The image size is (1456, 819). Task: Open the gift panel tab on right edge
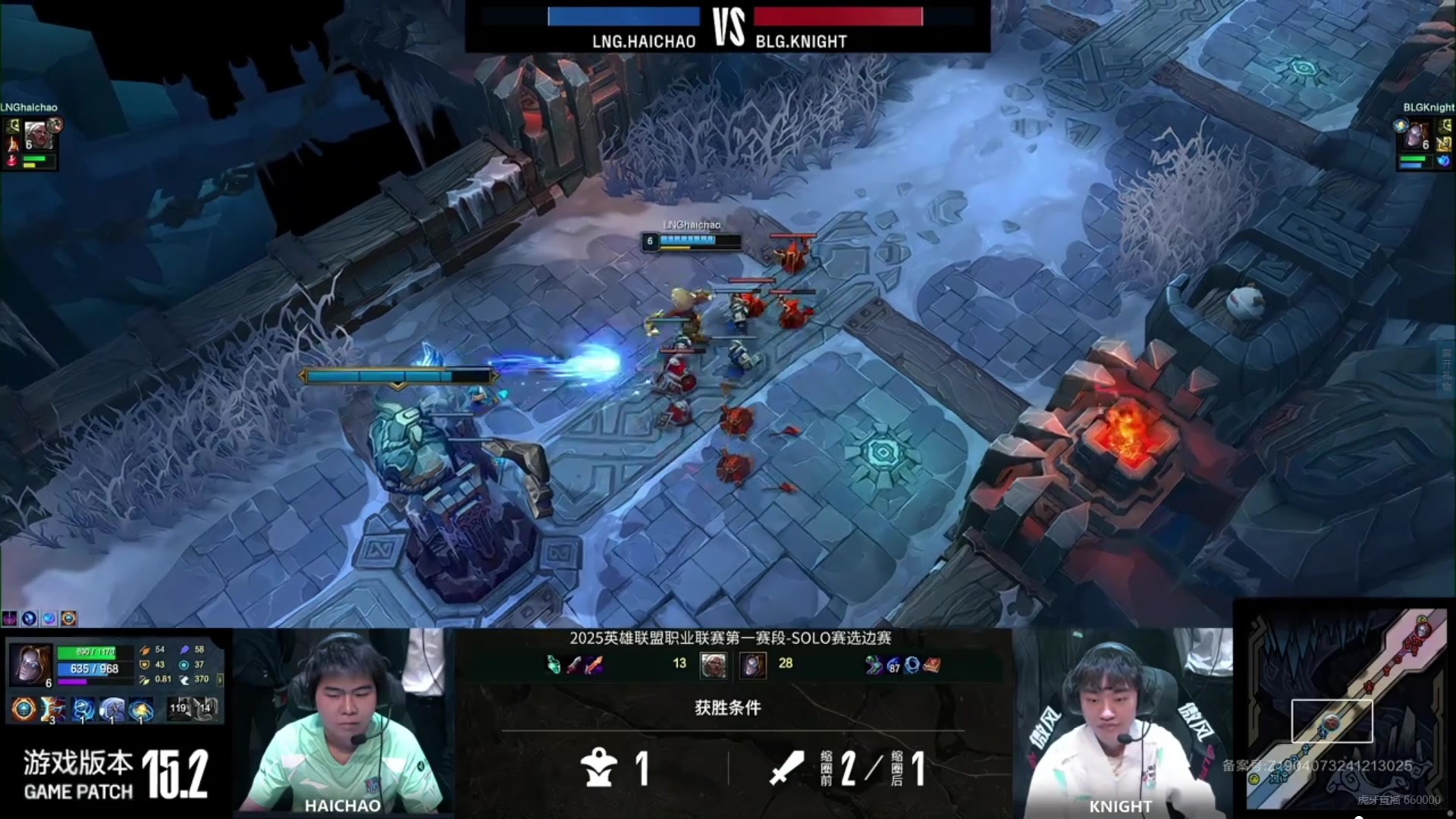[1447, 369]
